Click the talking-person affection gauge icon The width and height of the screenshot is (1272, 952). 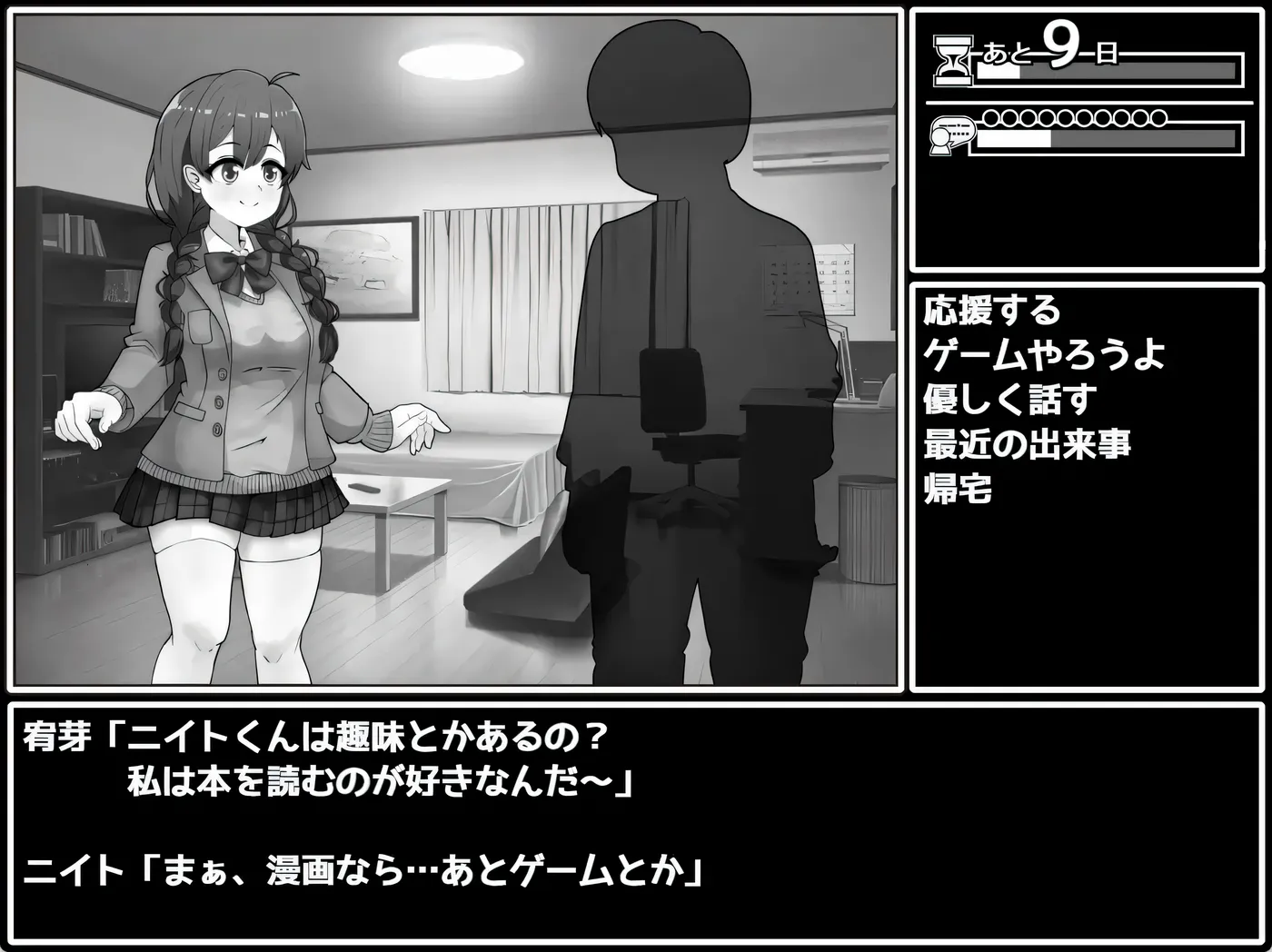(945, 134)
